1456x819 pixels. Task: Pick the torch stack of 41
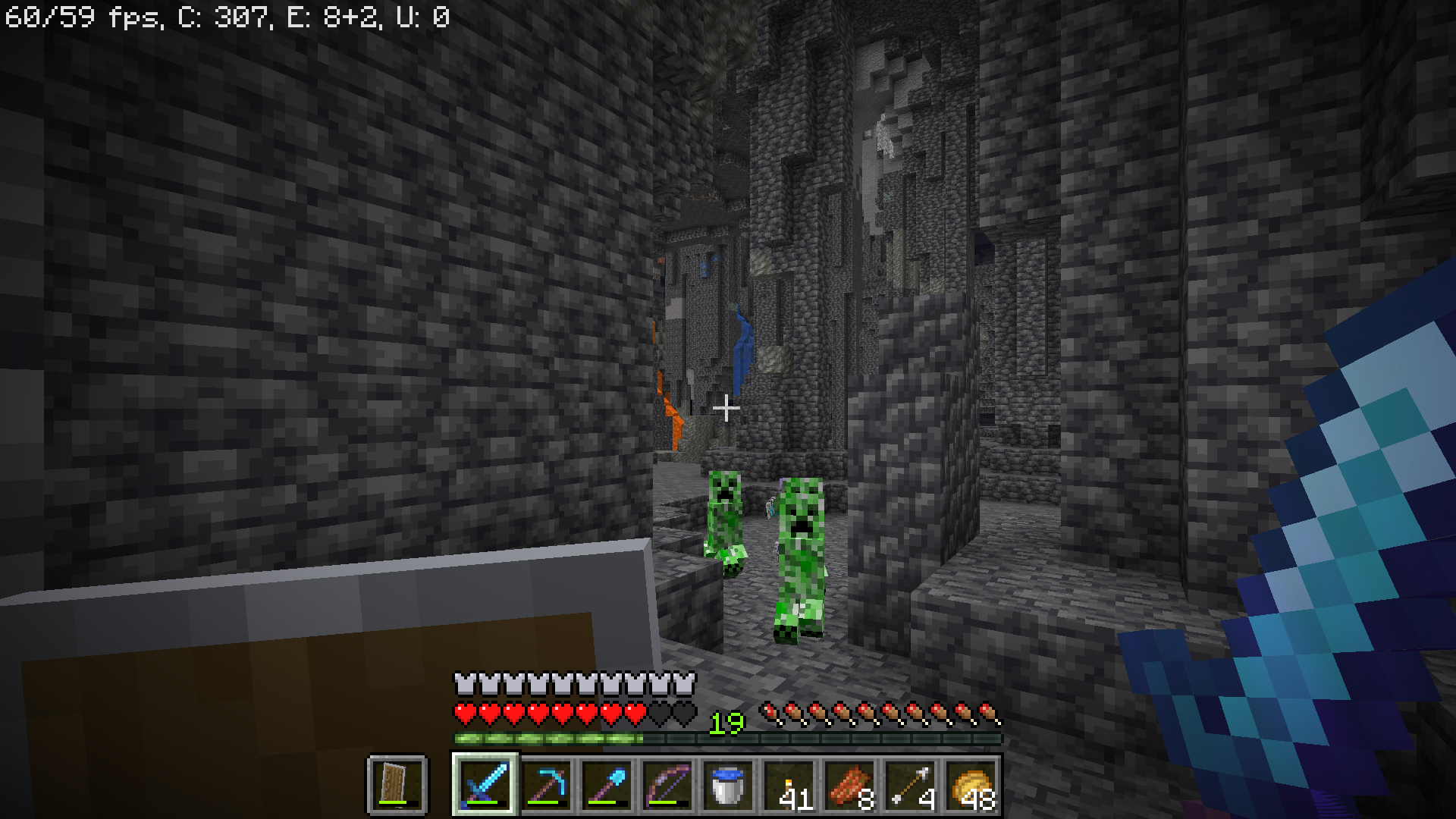(x=789, y=784)
